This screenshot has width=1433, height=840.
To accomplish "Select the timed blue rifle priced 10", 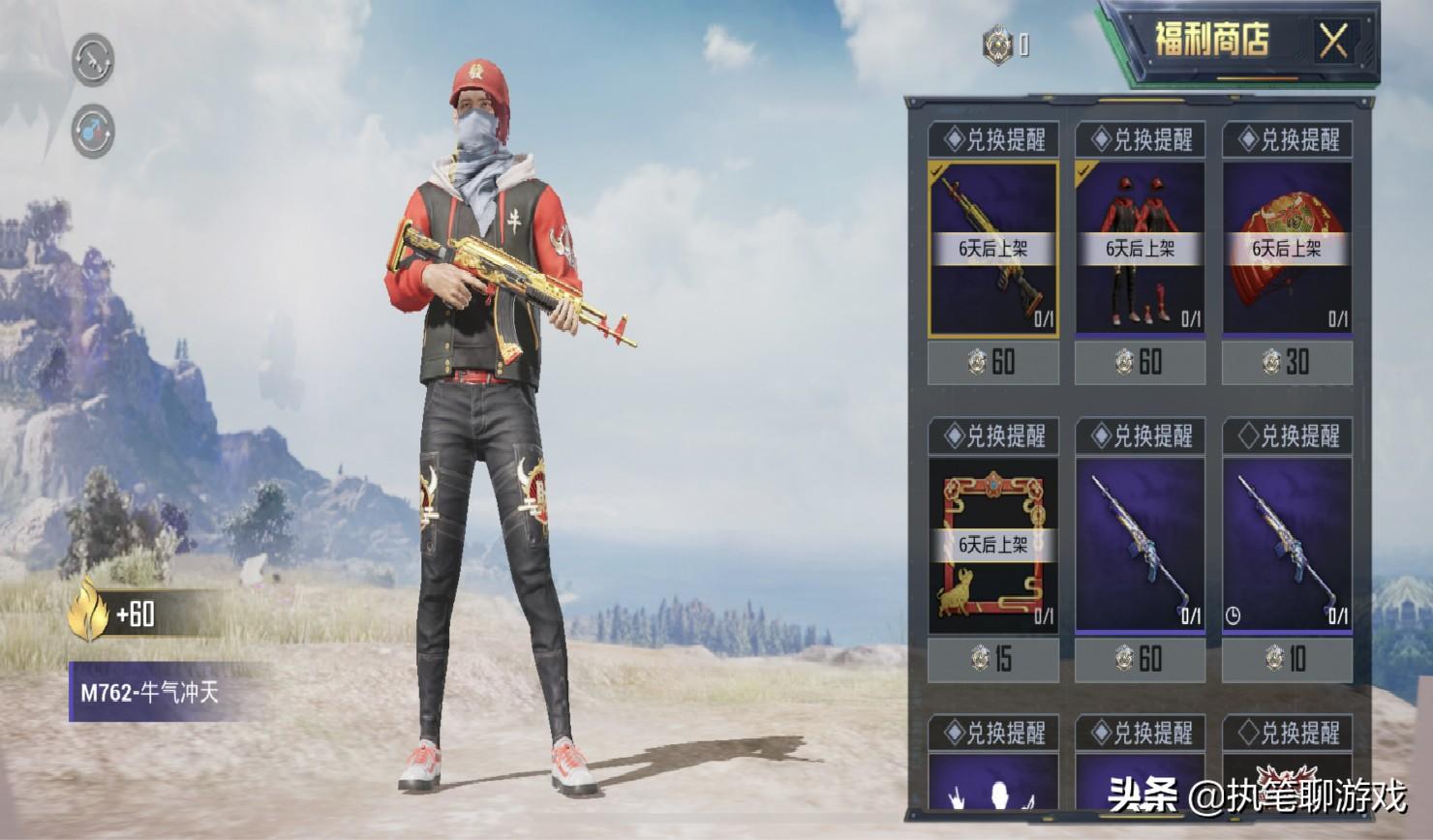I will coord(1287,545).
